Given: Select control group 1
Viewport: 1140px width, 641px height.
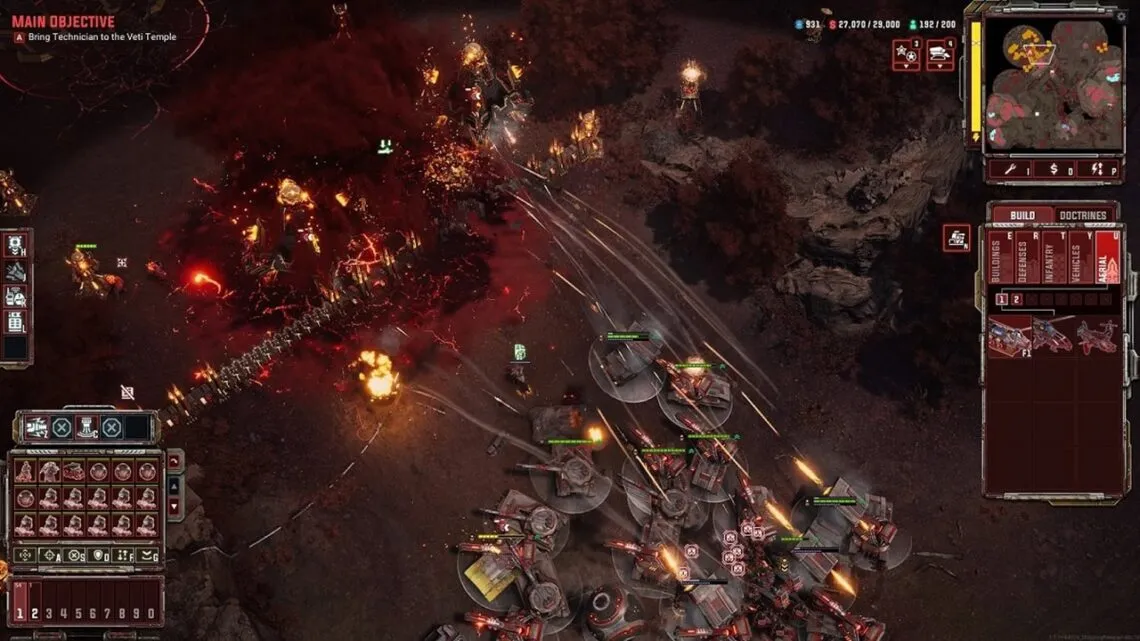Looking at the screenshot, I should [x=19, y=614].
